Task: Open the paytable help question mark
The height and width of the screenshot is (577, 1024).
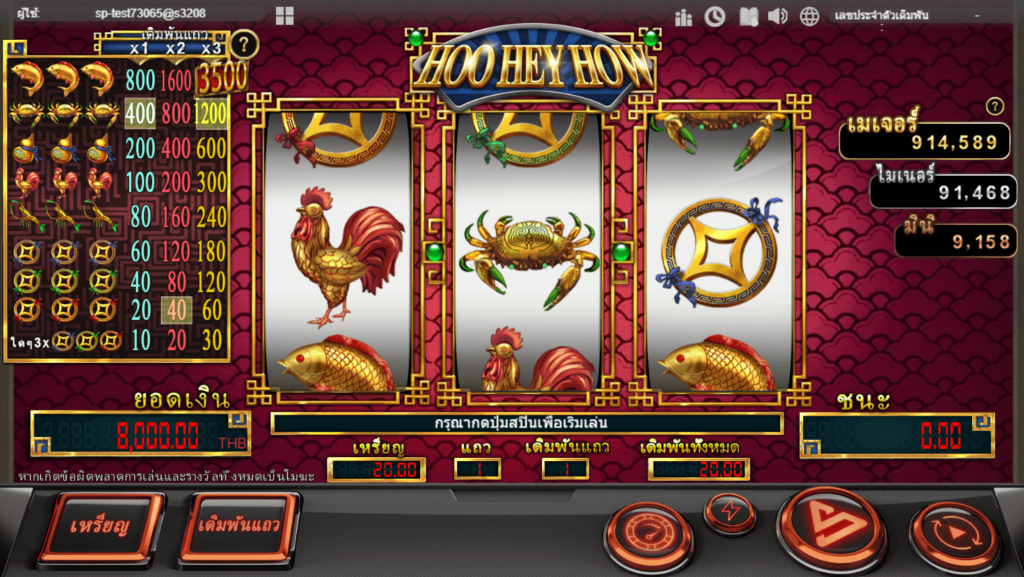Action: [244, 45]
